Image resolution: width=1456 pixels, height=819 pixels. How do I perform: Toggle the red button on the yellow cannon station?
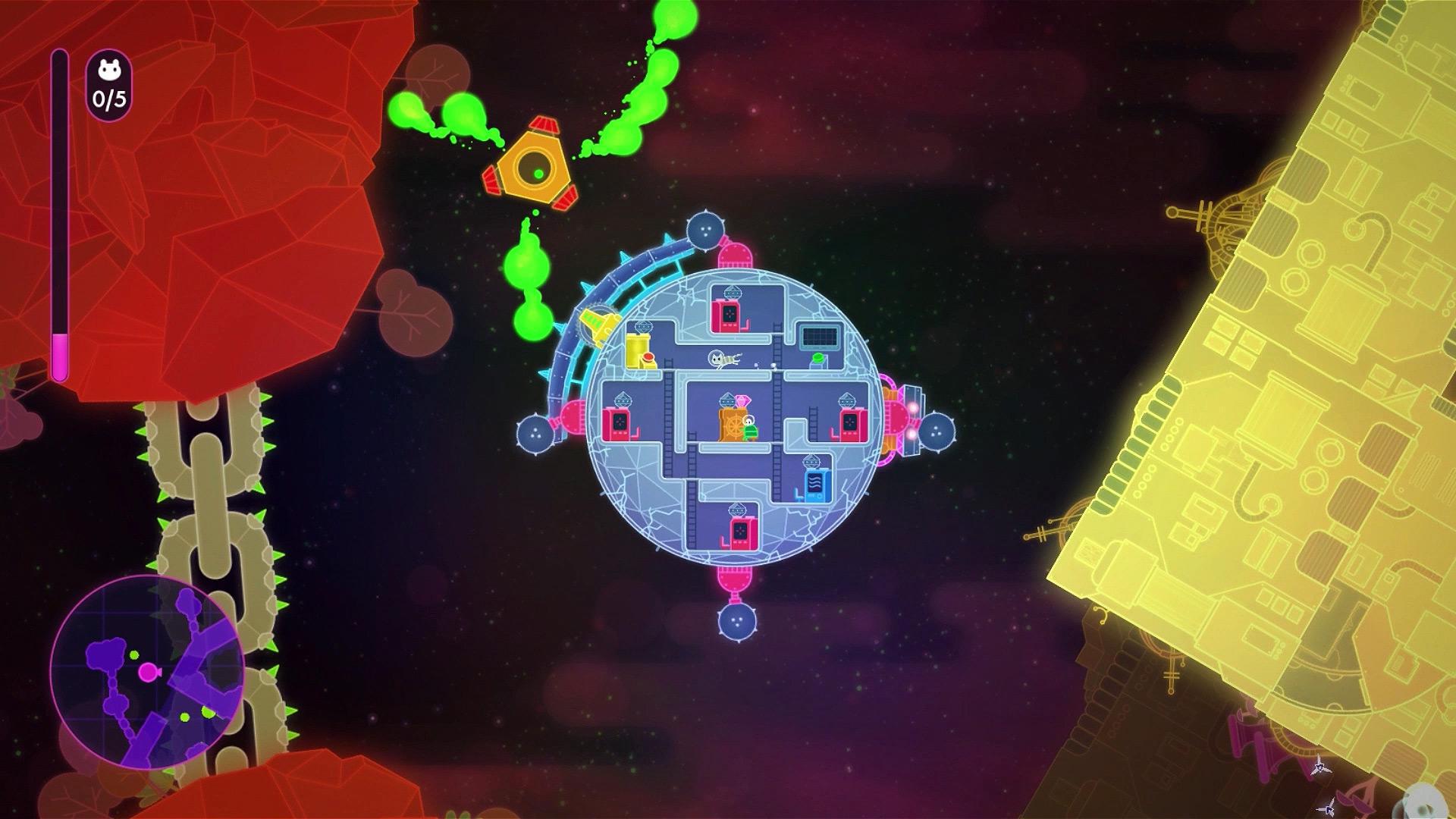tap(648, 356)
